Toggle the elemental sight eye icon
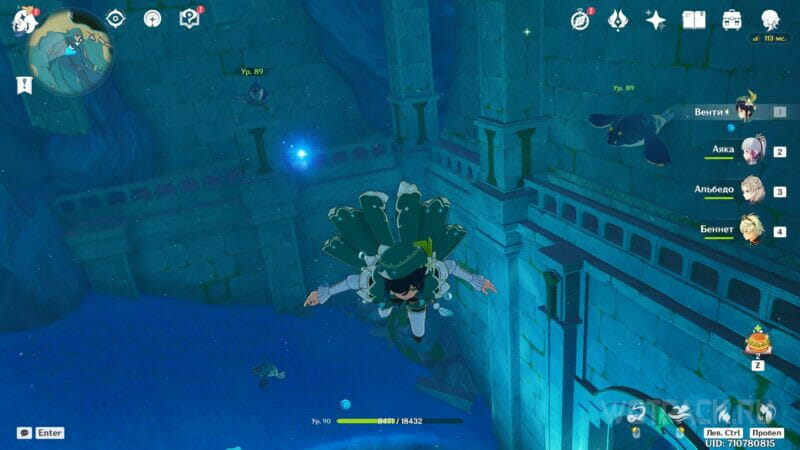800x450 pixels. click(116, 19)
